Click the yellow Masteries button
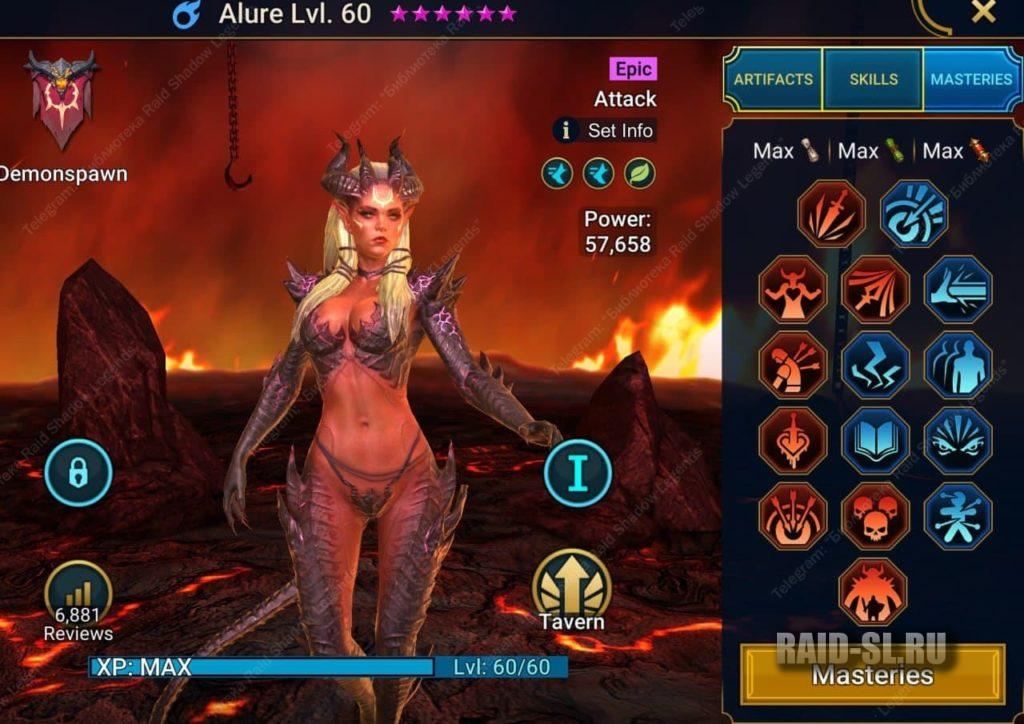Viewport: 1024px width, 724px height. [x=872, y=675]
